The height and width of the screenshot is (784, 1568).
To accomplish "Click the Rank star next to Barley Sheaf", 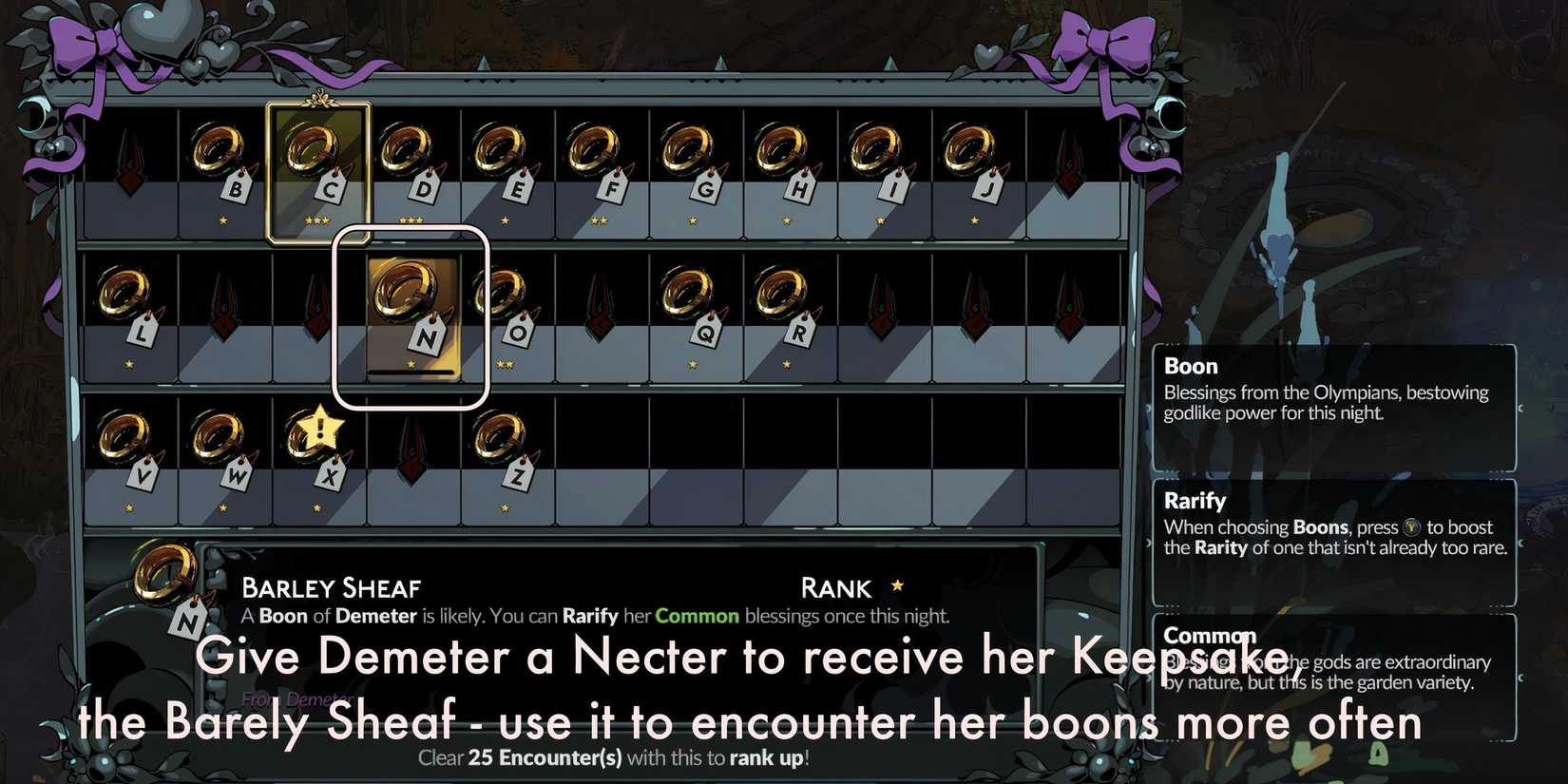I will (897, 587).
